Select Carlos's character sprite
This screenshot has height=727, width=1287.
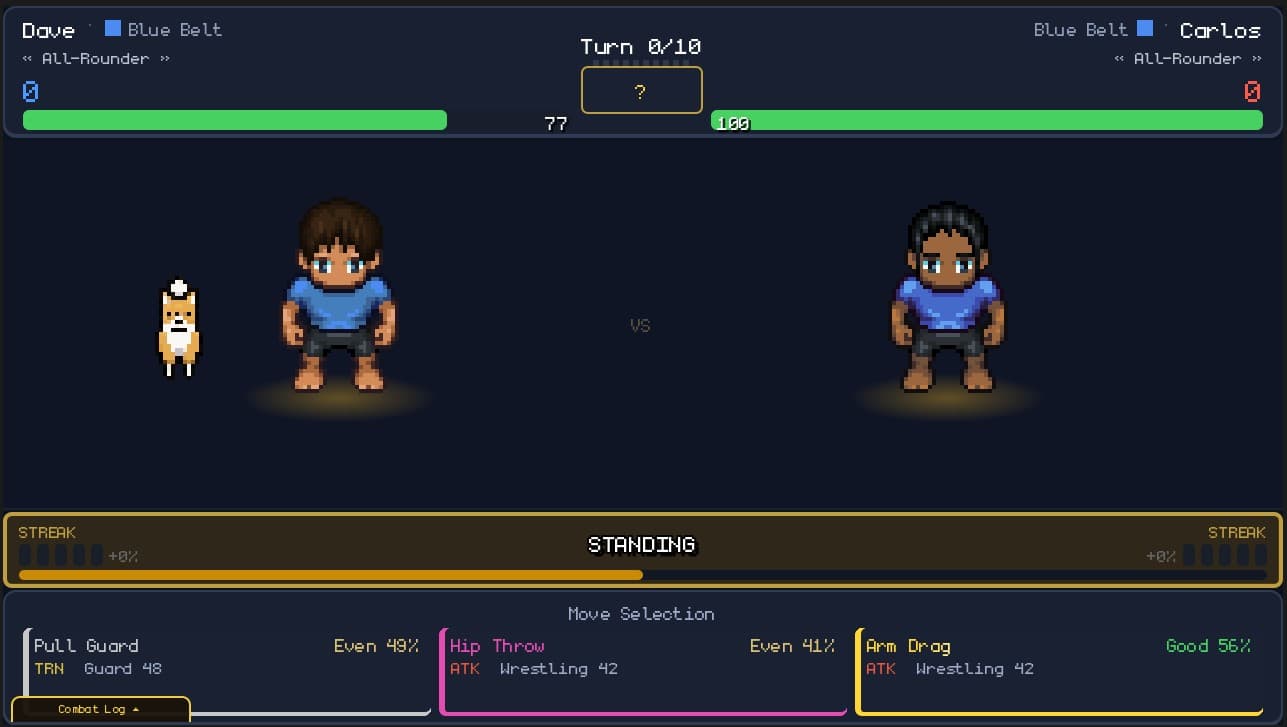coord(947,300)
